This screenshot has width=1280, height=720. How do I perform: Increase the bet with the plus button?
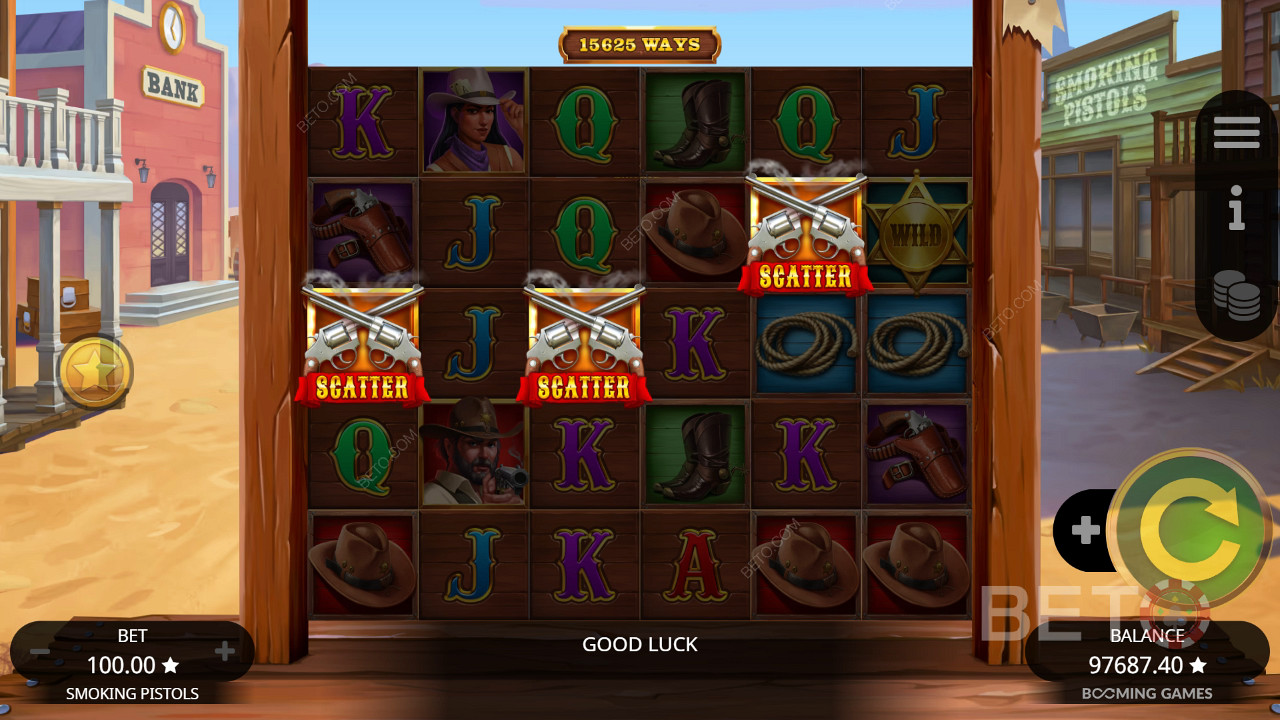click(225, 653)
